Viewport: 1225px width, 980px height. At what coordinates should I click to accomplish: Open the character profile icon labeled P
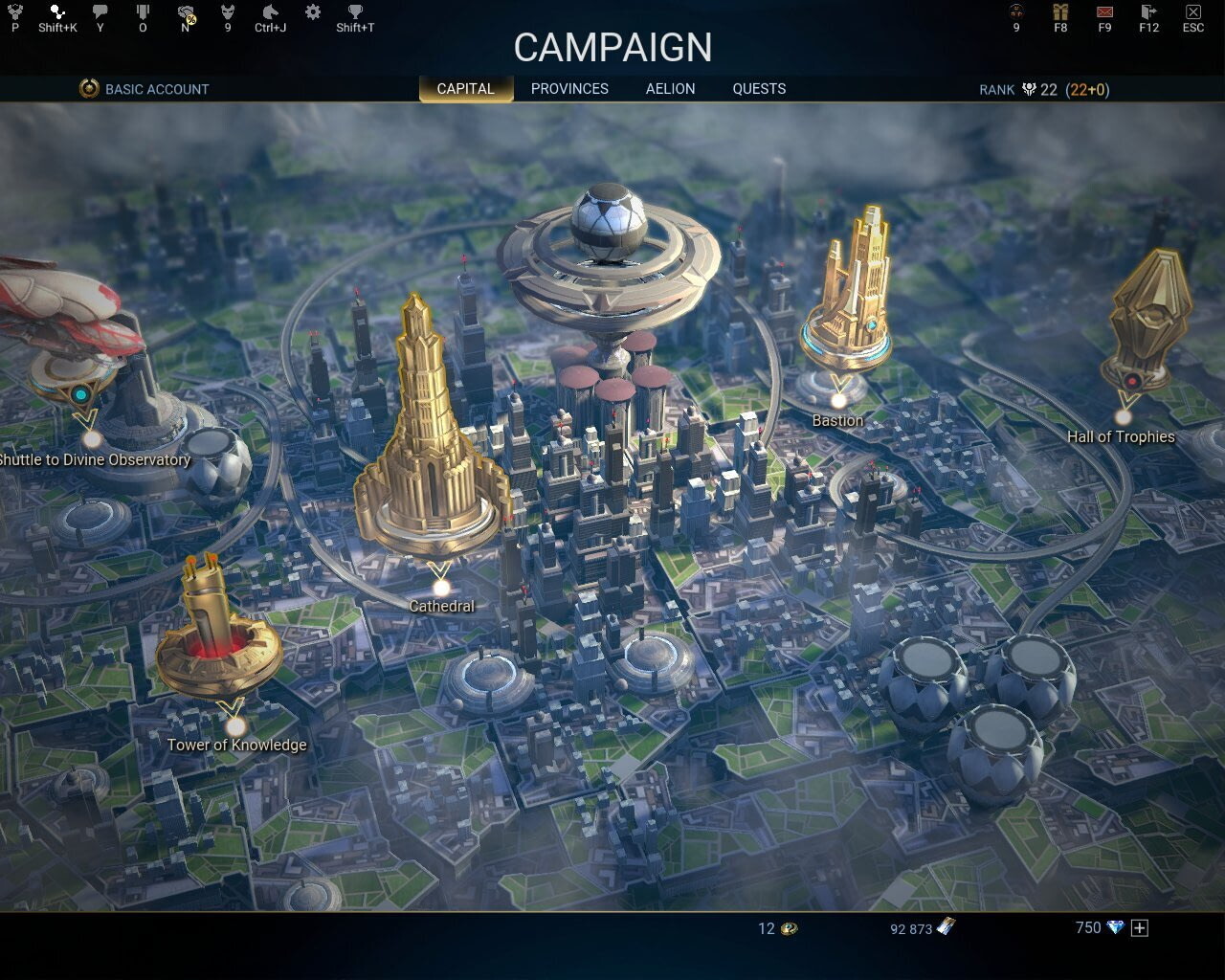point(13,13)
